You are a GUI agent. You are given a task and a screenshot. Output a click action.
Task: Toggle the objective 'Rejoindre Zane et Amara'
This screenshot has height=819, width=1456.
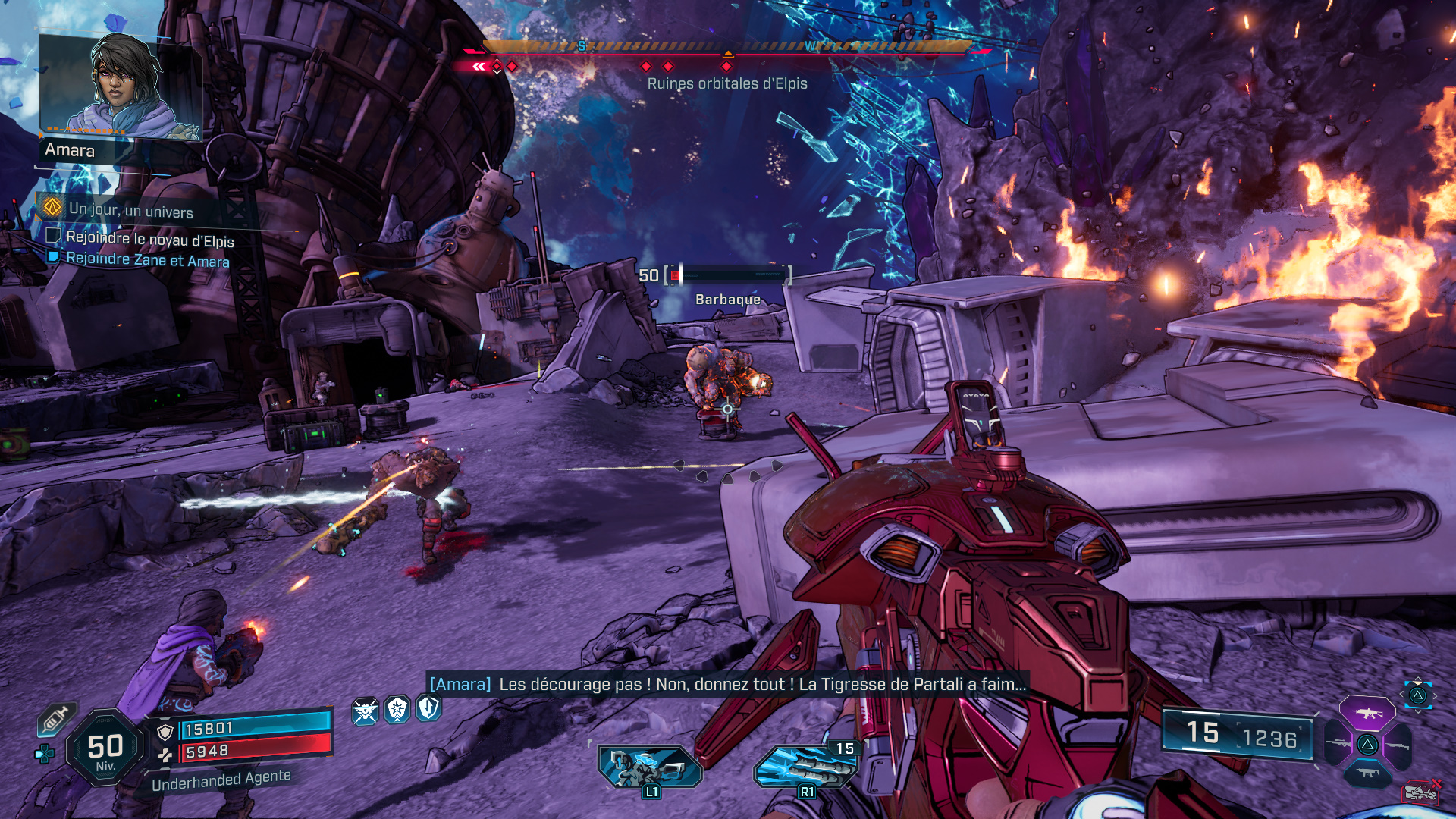(x=148, y=261)
